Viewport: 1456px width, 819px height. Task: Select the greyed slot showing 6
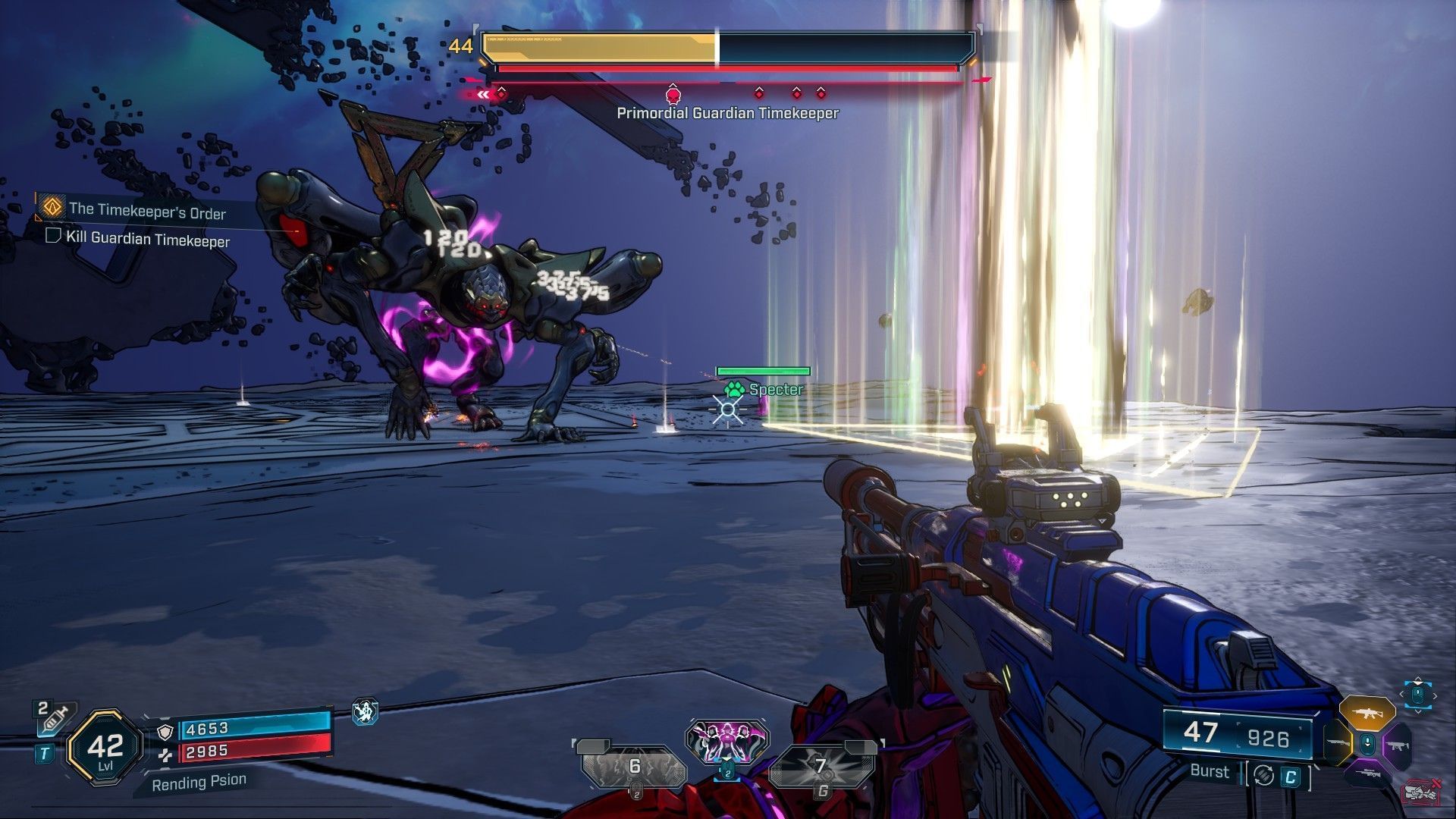click(x=634, y=767)
